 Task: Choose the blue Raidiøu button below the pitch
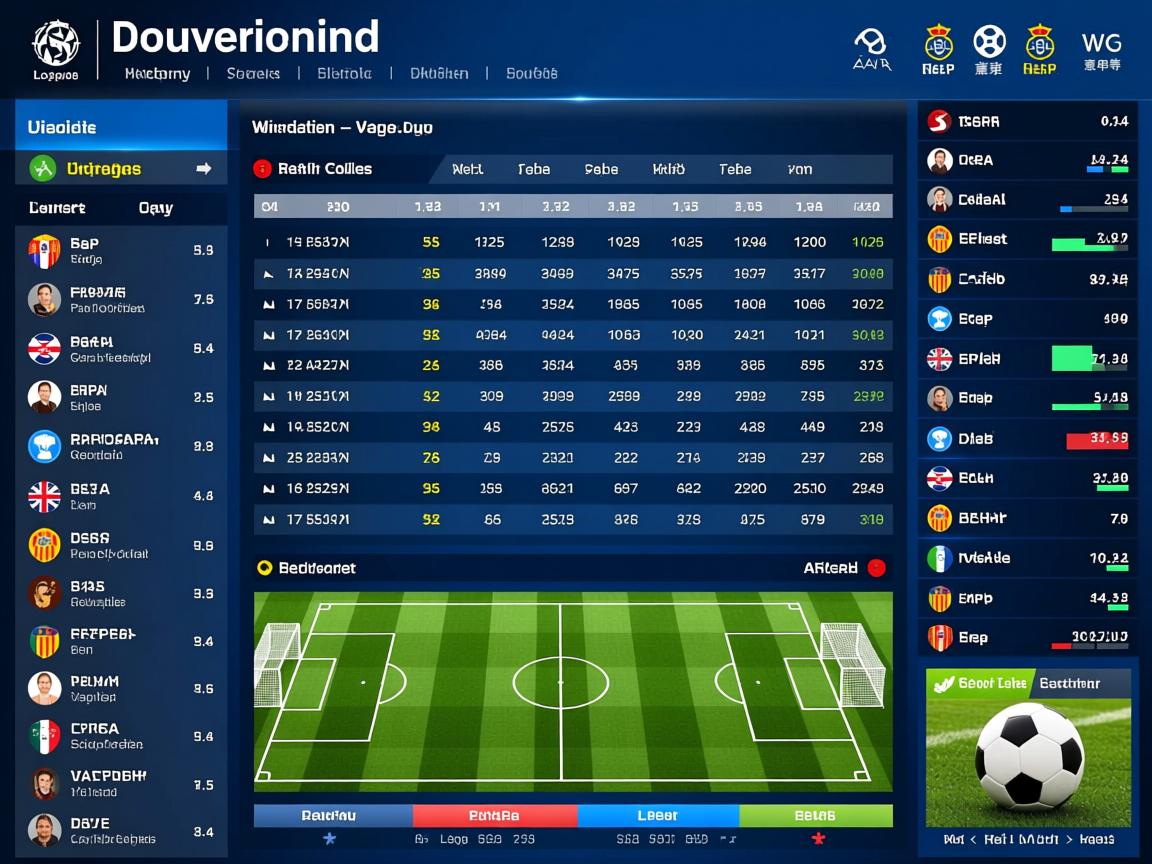333,816
